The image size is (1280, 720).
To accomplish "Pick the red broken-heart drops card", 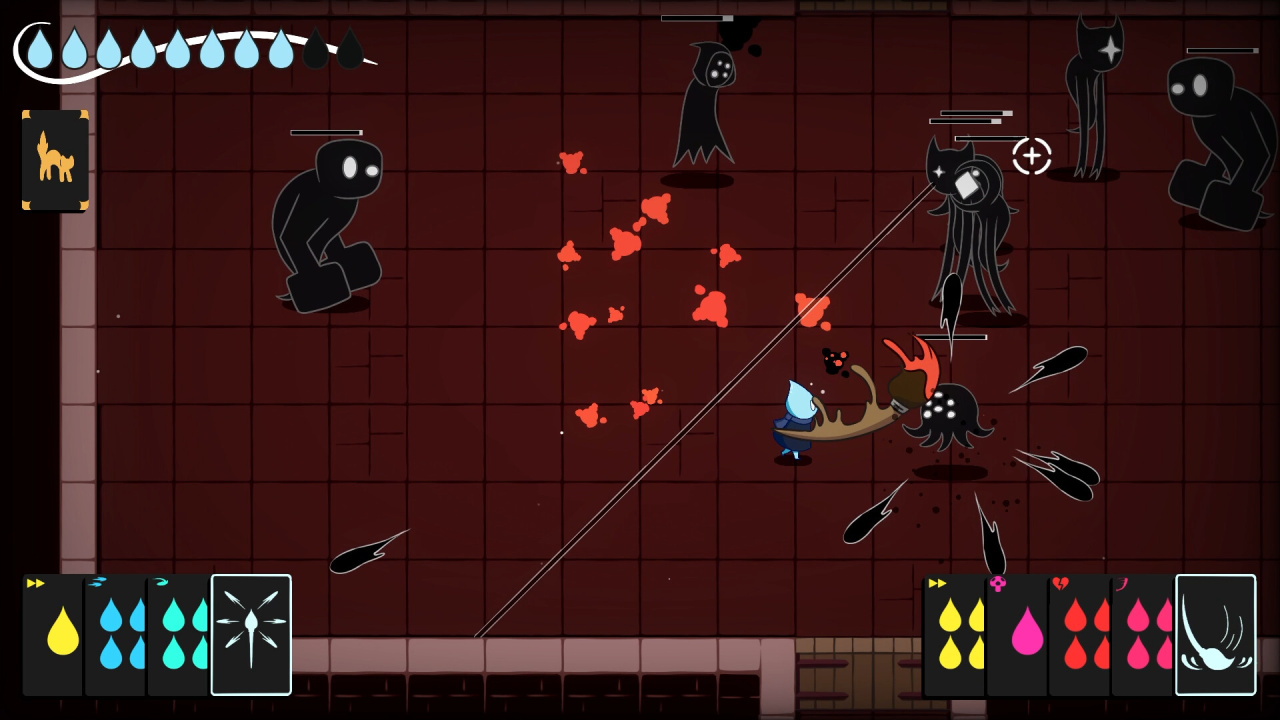I will (x=1080, y=635).
